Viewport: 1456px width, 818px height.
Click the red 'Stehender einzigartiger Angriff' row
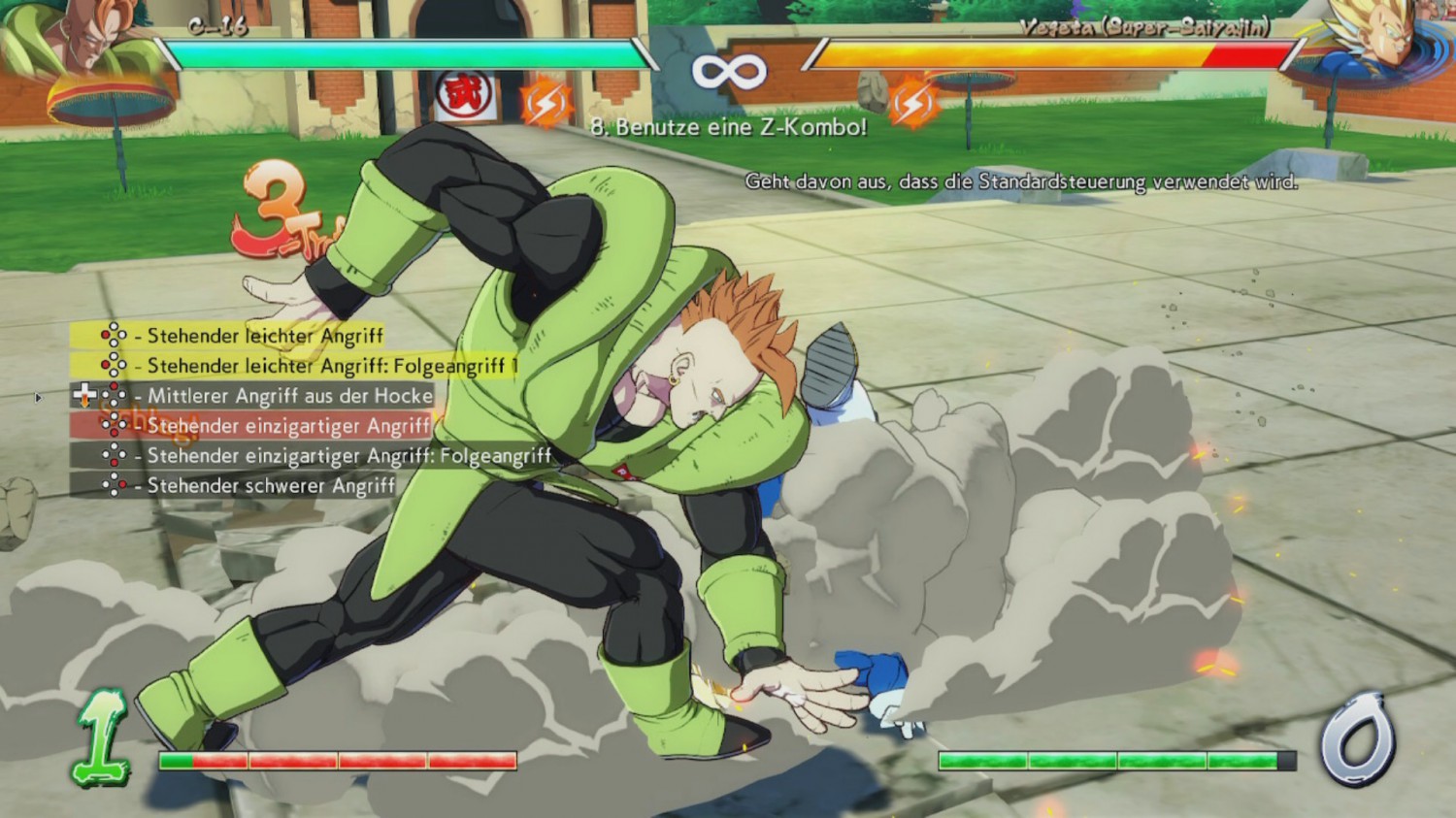(250, 425)
